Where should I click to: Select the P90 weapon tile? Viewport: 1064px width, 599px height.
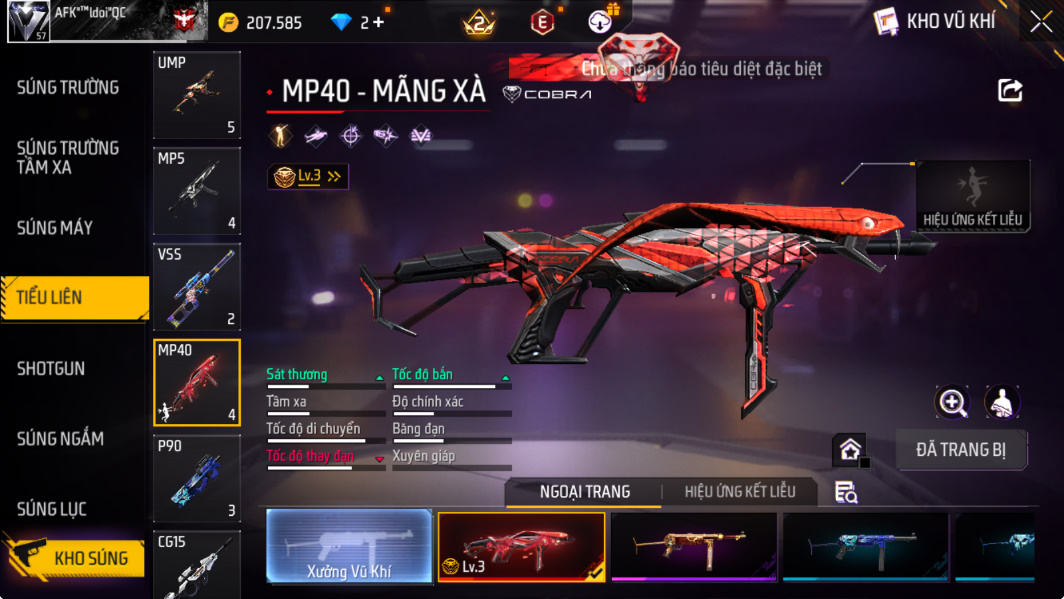click(197, 479)
